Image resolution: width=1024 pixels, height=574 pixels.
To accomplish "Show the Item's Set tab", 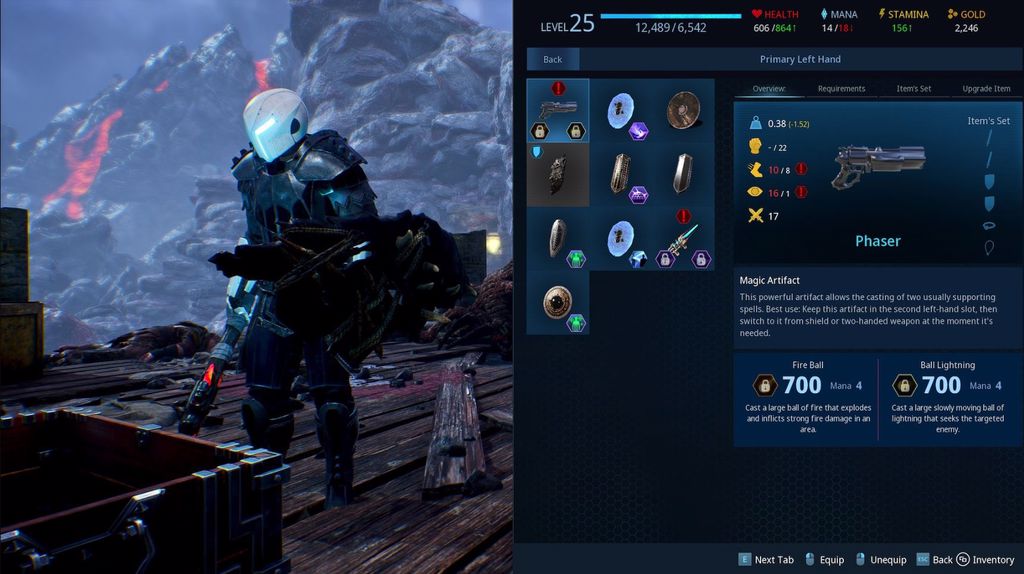I will [x=913, y=89].
